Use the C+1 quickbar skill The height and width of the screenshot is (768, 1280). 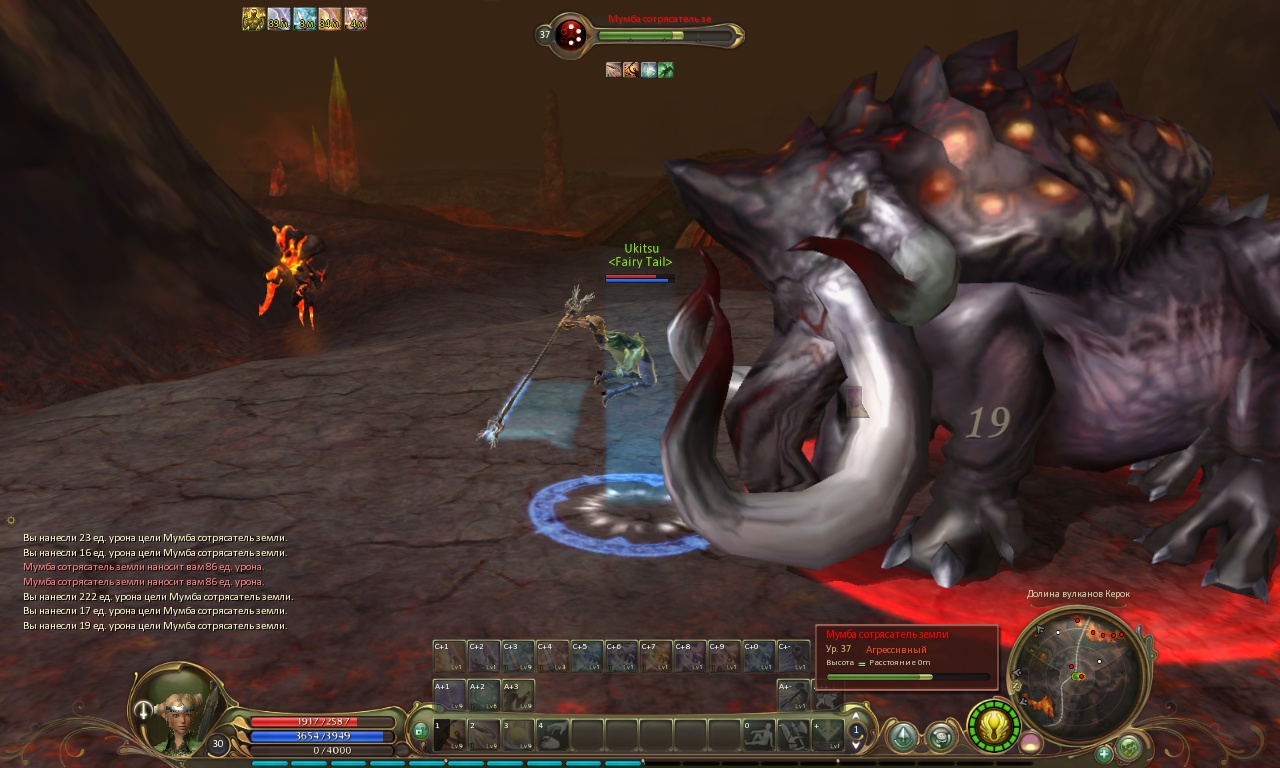point(450,657)
